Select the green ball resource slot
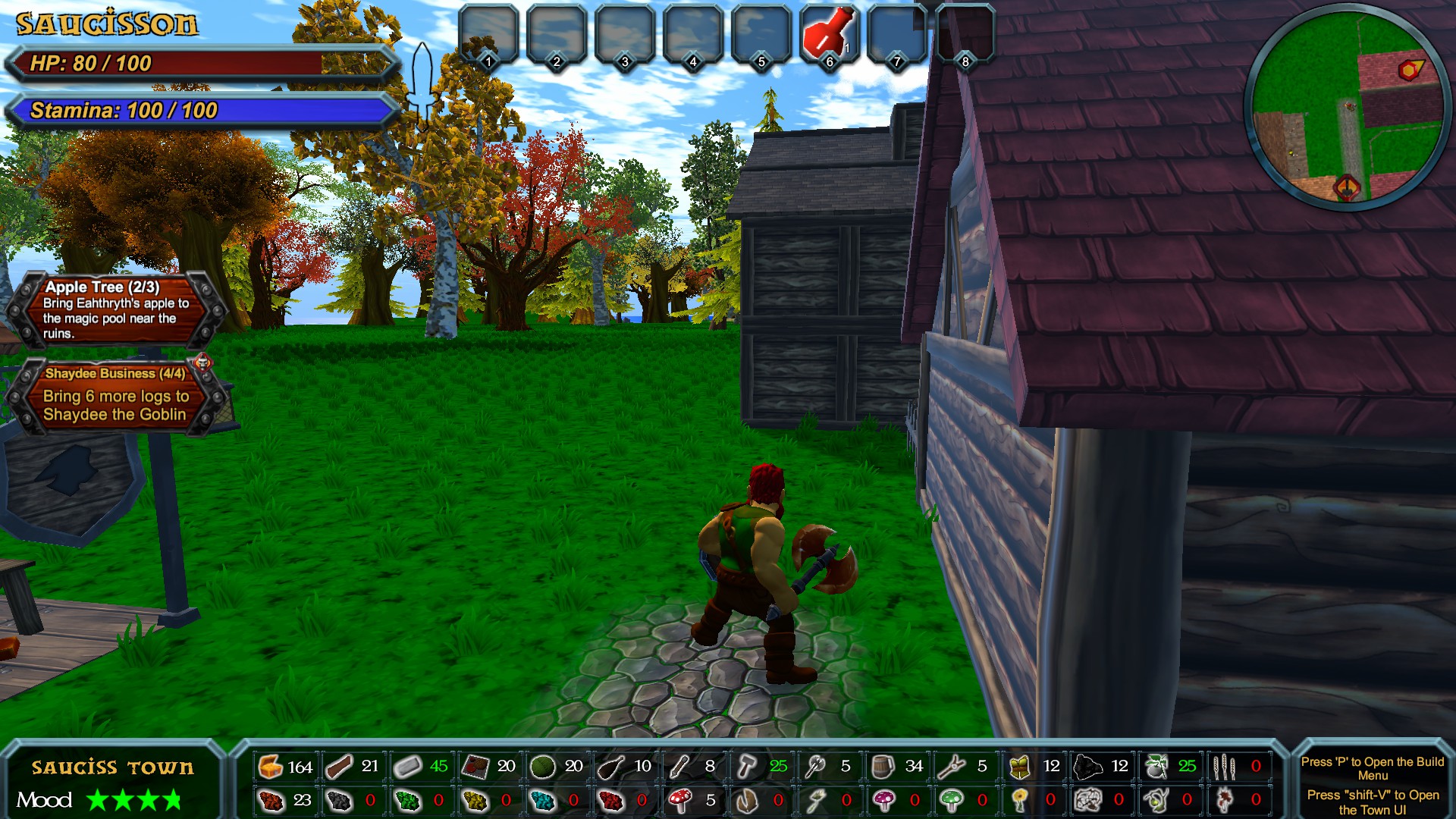1456x819 pixels. (542, 767)
